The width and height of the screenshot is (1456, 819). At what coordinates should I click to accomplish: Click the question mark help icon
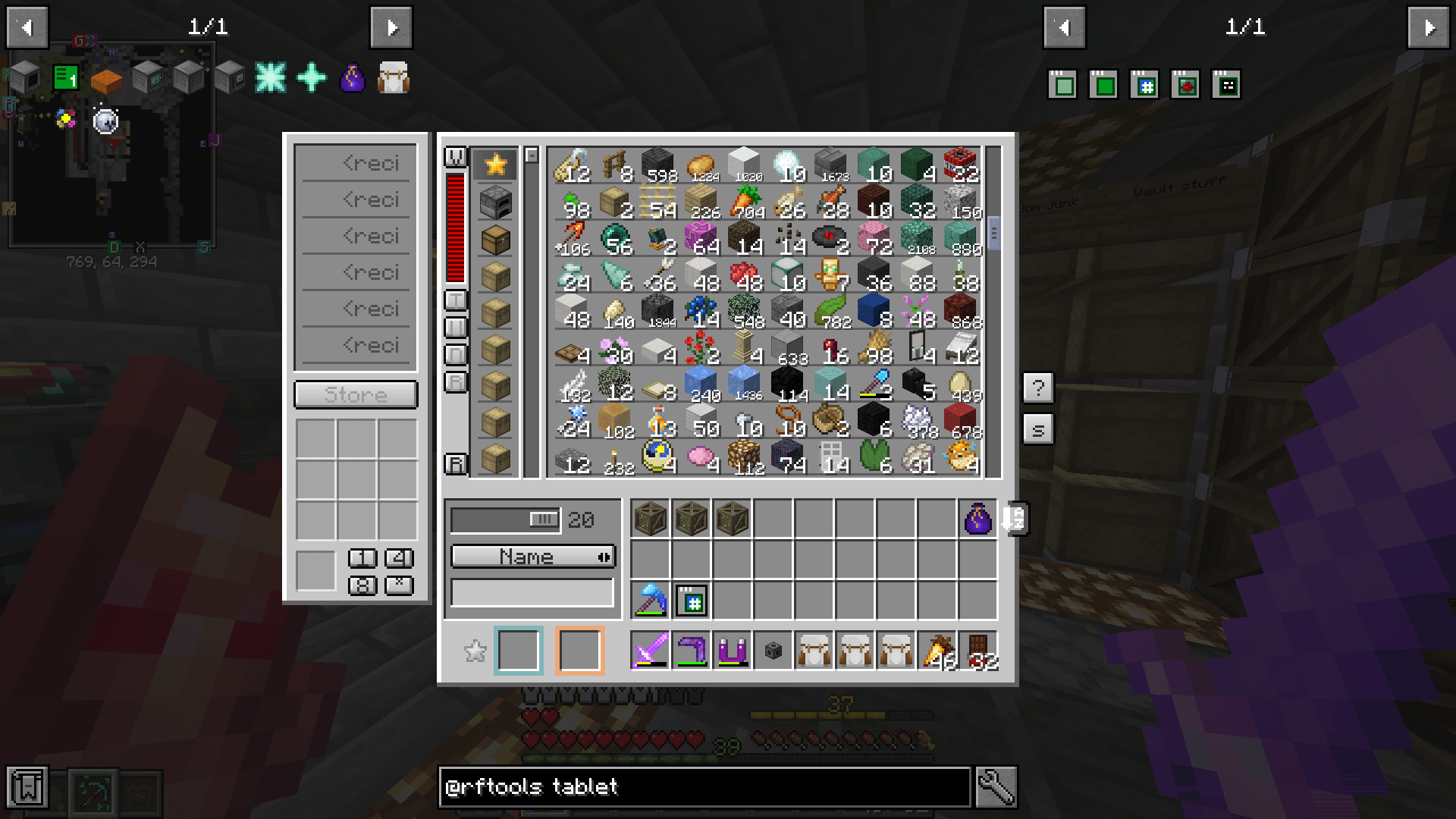coord(1038,388)
